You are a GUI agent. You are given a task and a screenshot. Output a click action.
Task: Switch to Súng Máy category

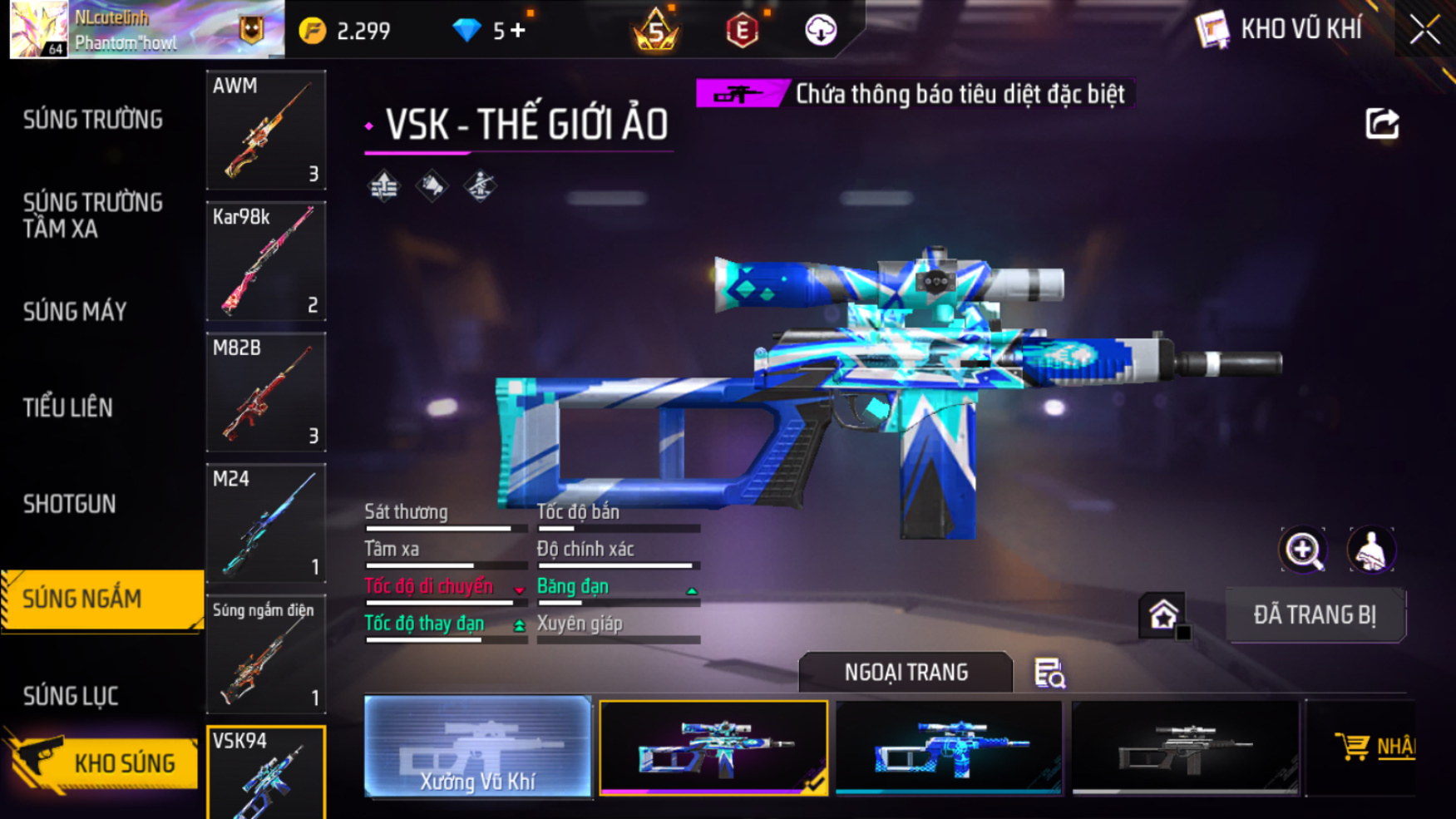(x=75, y=312)
